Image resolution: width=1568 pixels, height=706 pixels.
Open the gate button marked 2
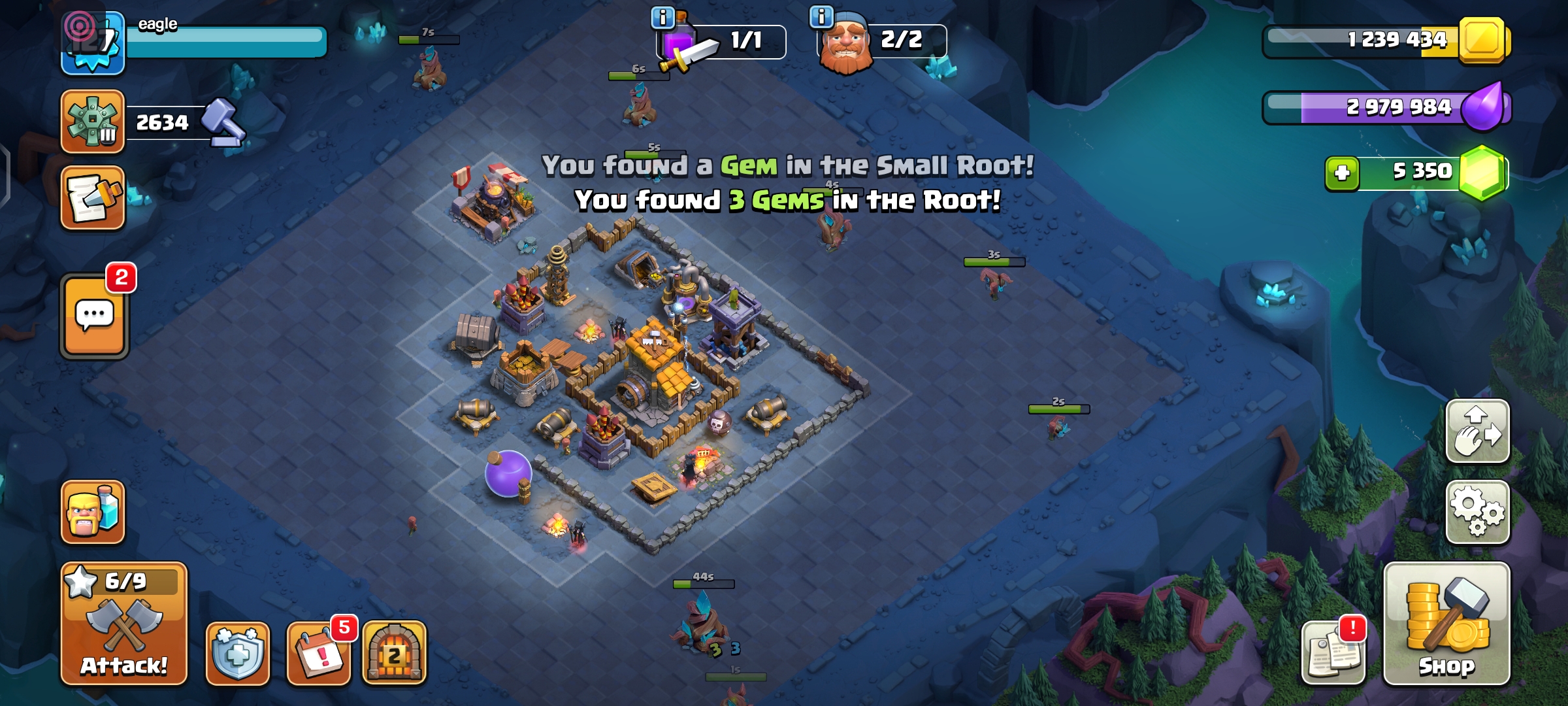(x=394, y=652)
